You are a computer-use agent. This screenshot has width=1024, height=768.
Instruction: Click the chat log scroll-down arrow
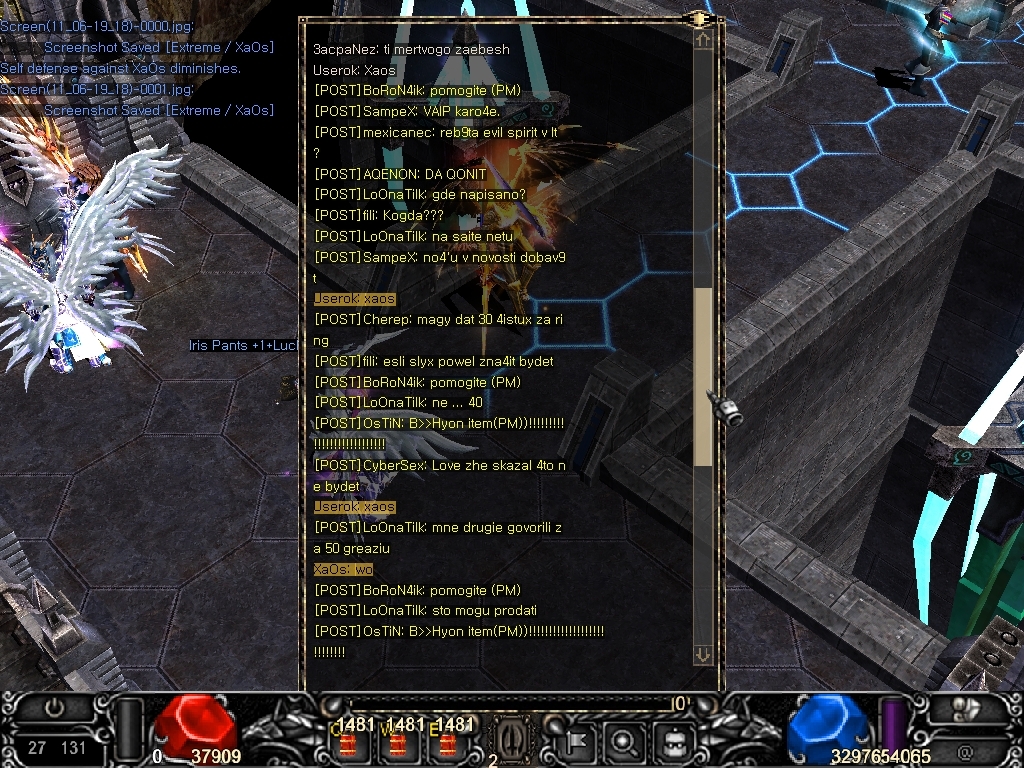pos(703,654)
